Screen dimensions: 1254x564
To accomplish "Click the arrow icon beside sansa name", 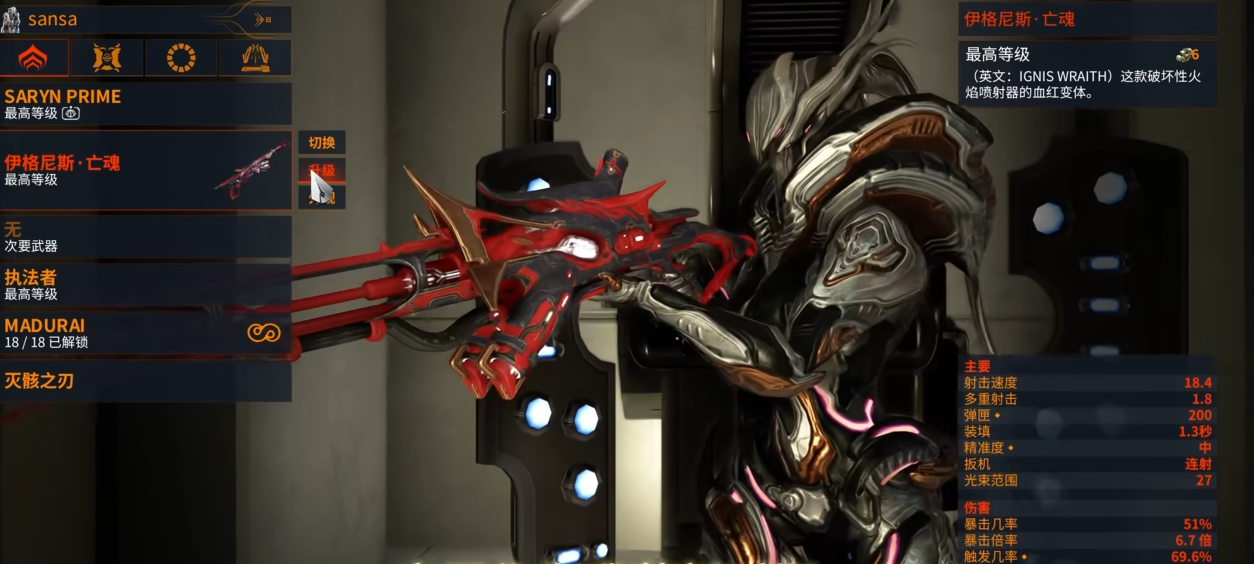I will [263, 19].
